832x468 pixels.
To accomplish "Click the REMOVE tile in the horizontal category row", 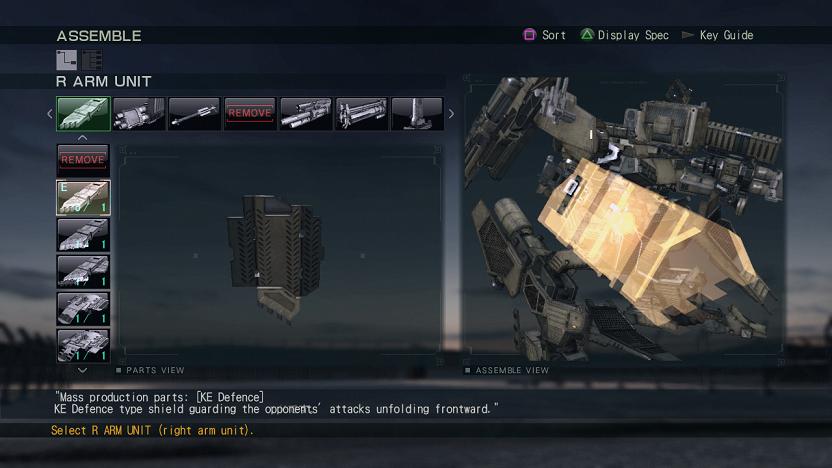I will (250, 114).
